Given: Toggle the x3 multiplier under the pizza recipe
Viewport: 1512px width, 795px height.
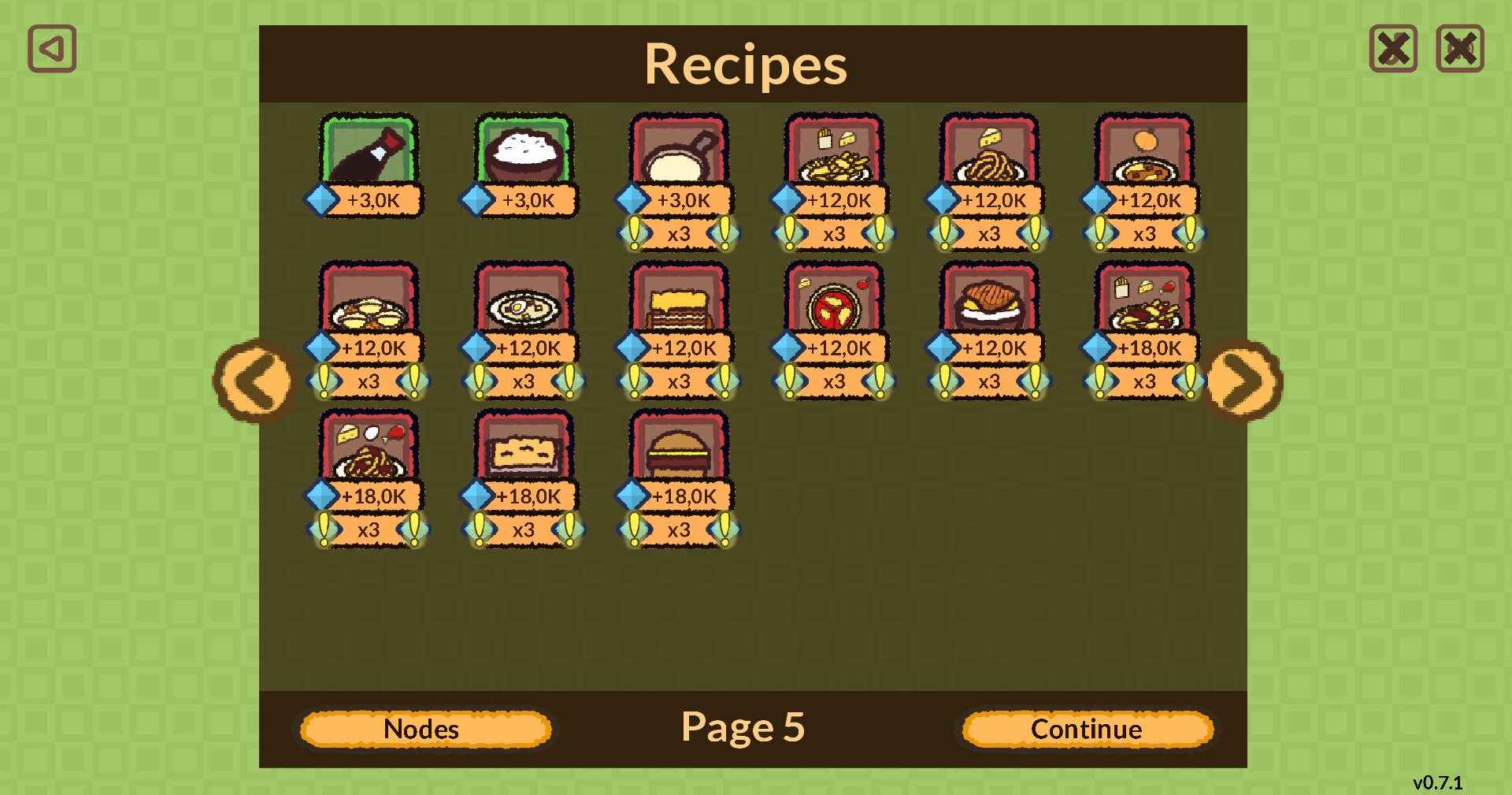Looking at the screenshot, I should (833, 384).
